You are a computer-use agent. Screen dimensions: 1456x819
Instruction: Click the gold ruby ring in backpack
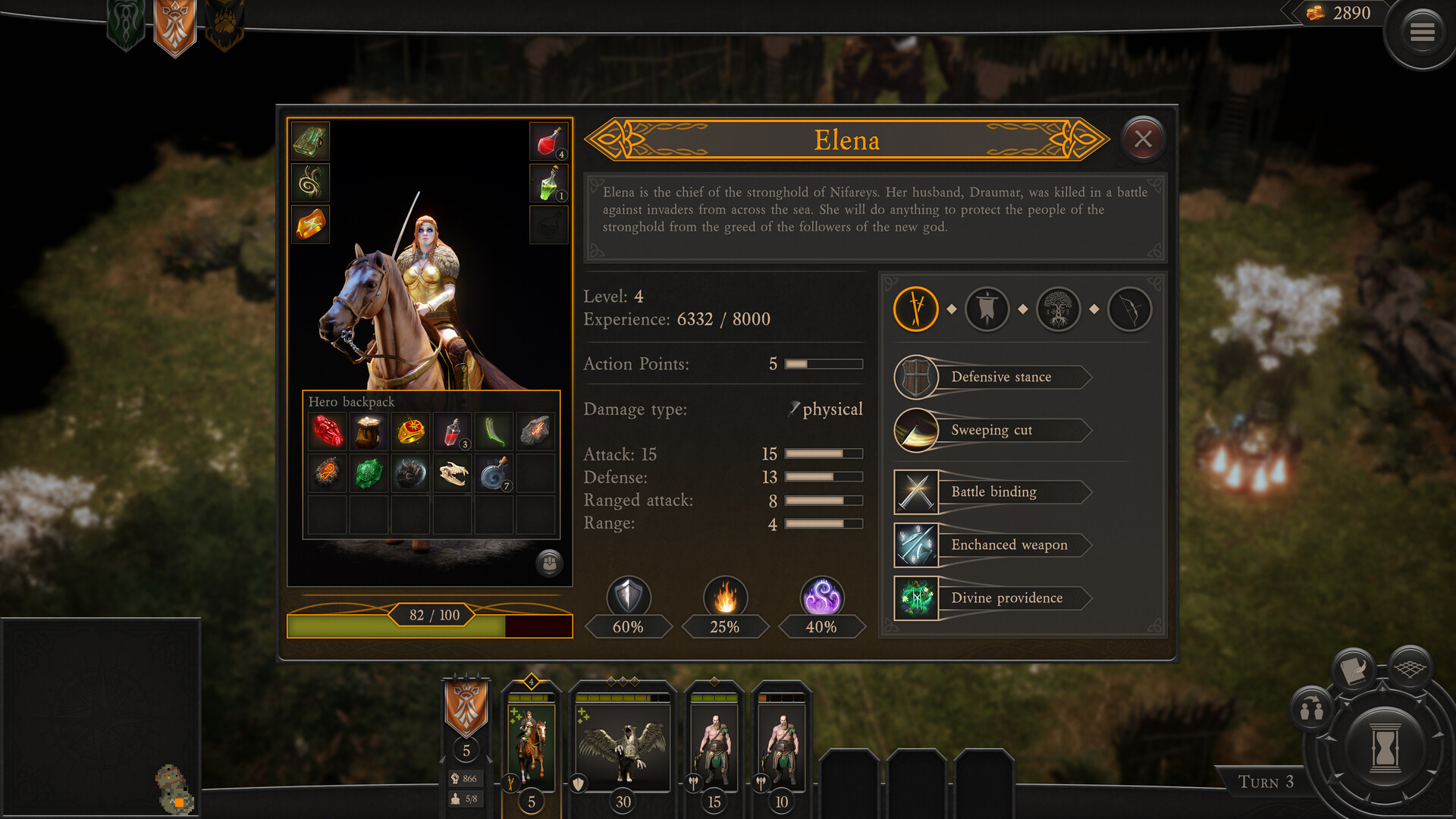pos(411,431)
